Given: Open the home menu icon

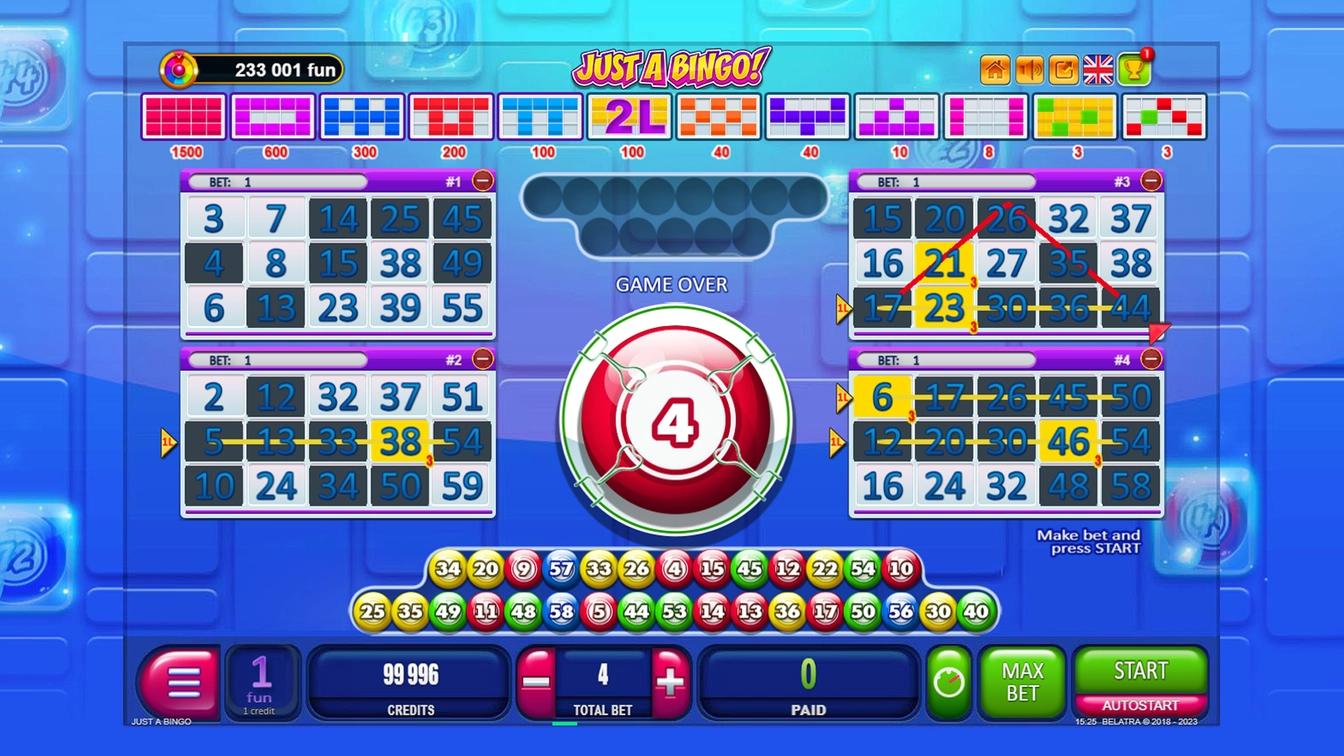Looking at the screenshot, I should 995,70.
